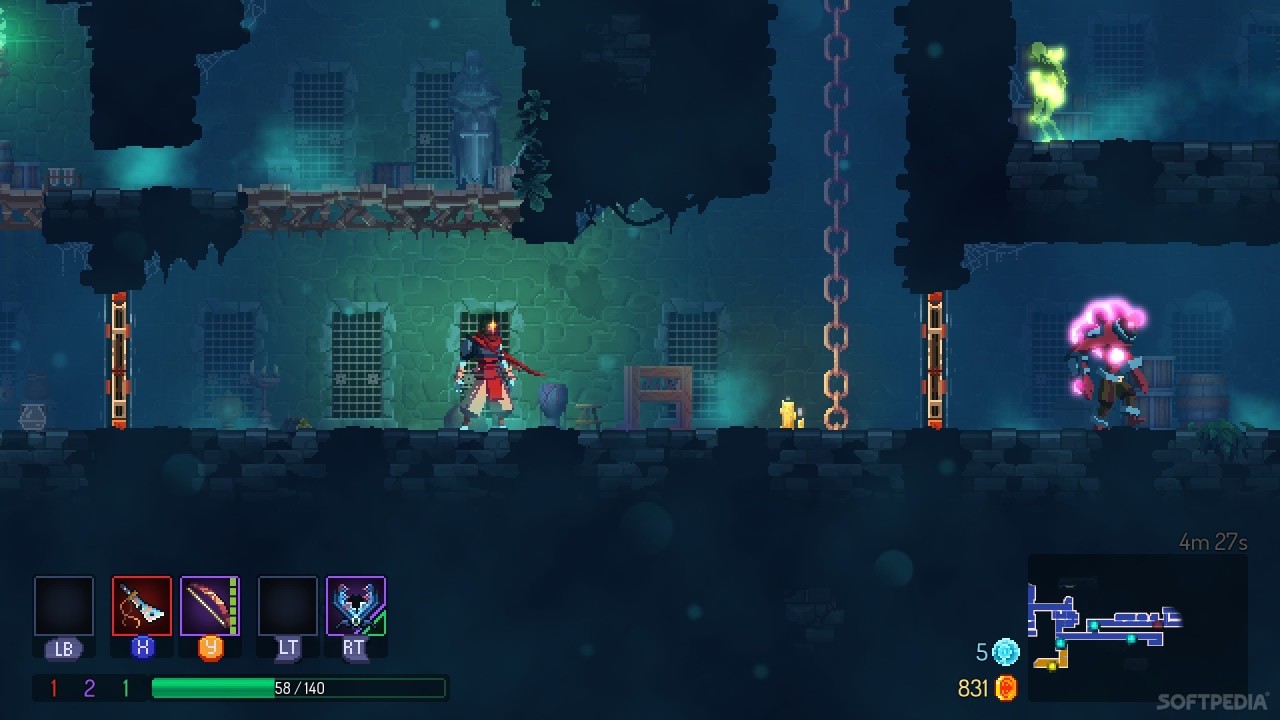
Task: Select the axe weapon slot
Action: coord(142,606)
